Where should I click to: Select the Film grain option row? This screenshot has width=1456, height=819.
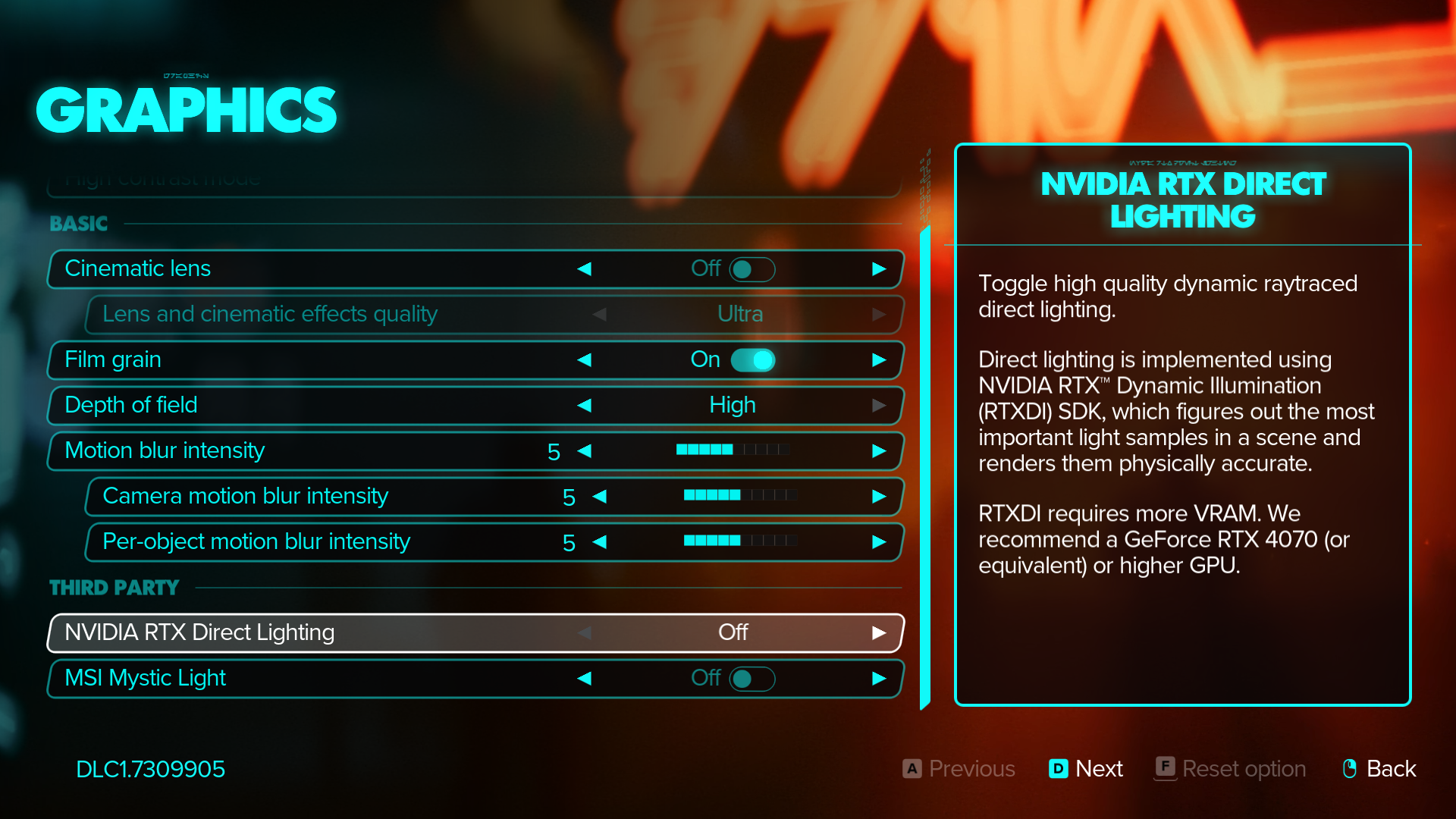[303, 360]
